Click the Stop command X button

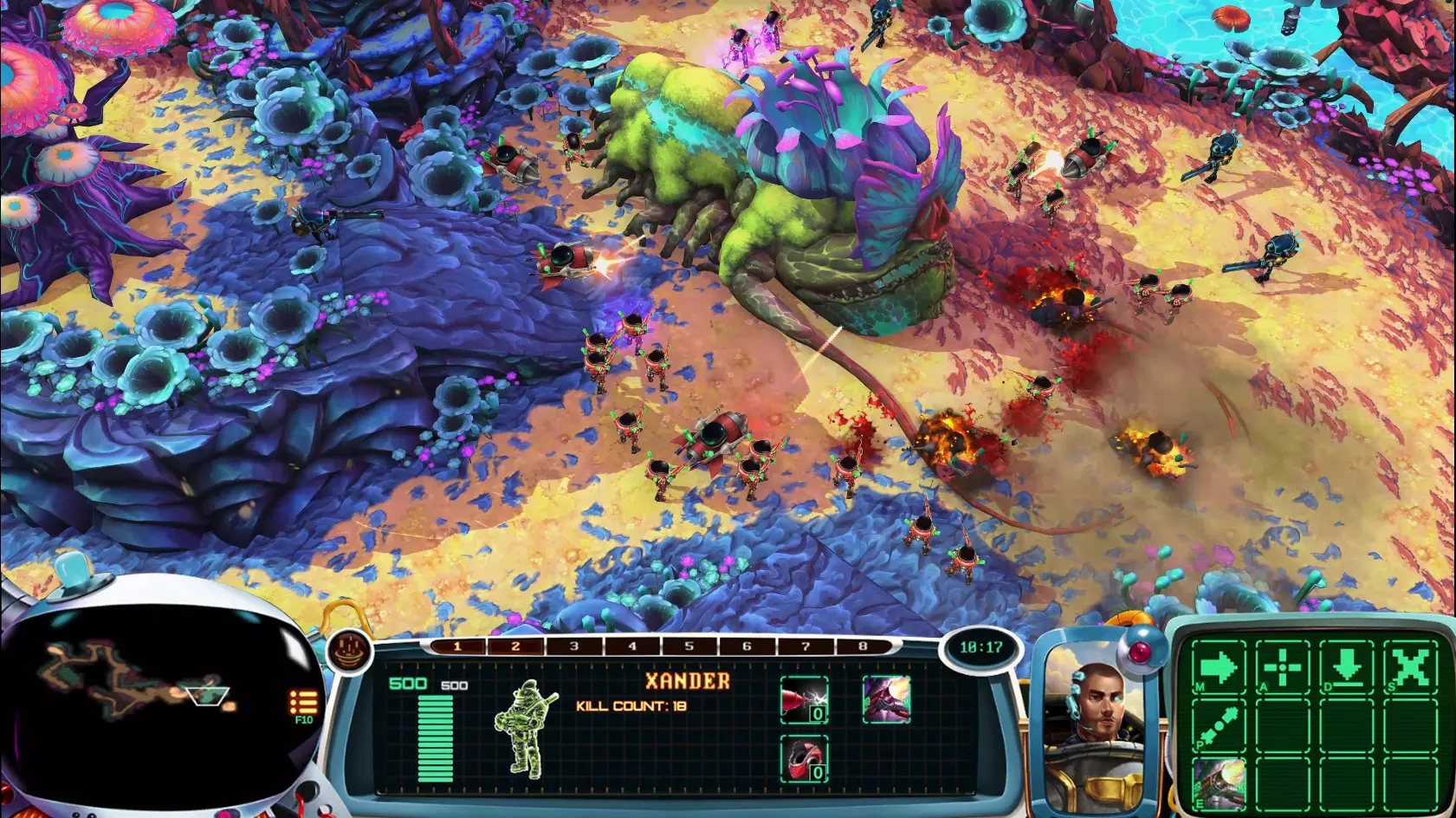coord(1411,668)
